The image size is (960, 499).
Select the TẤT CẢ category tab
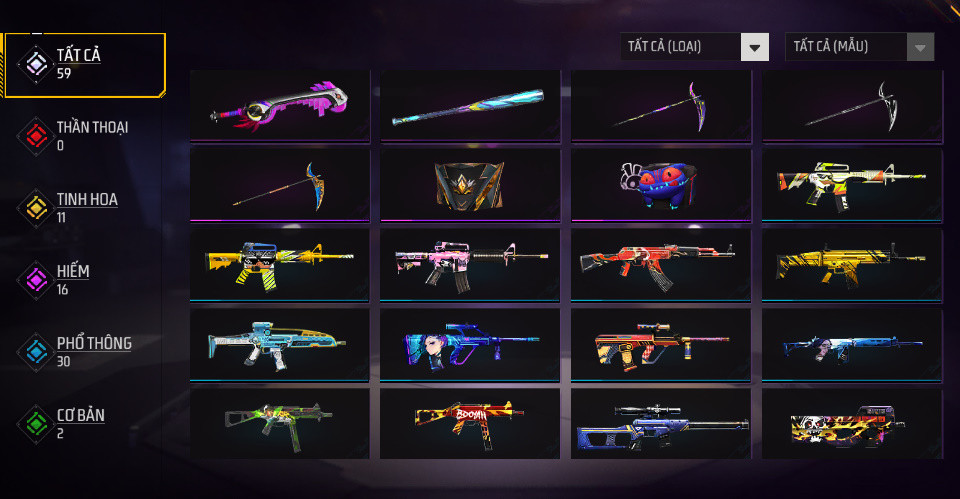[84, 64]
